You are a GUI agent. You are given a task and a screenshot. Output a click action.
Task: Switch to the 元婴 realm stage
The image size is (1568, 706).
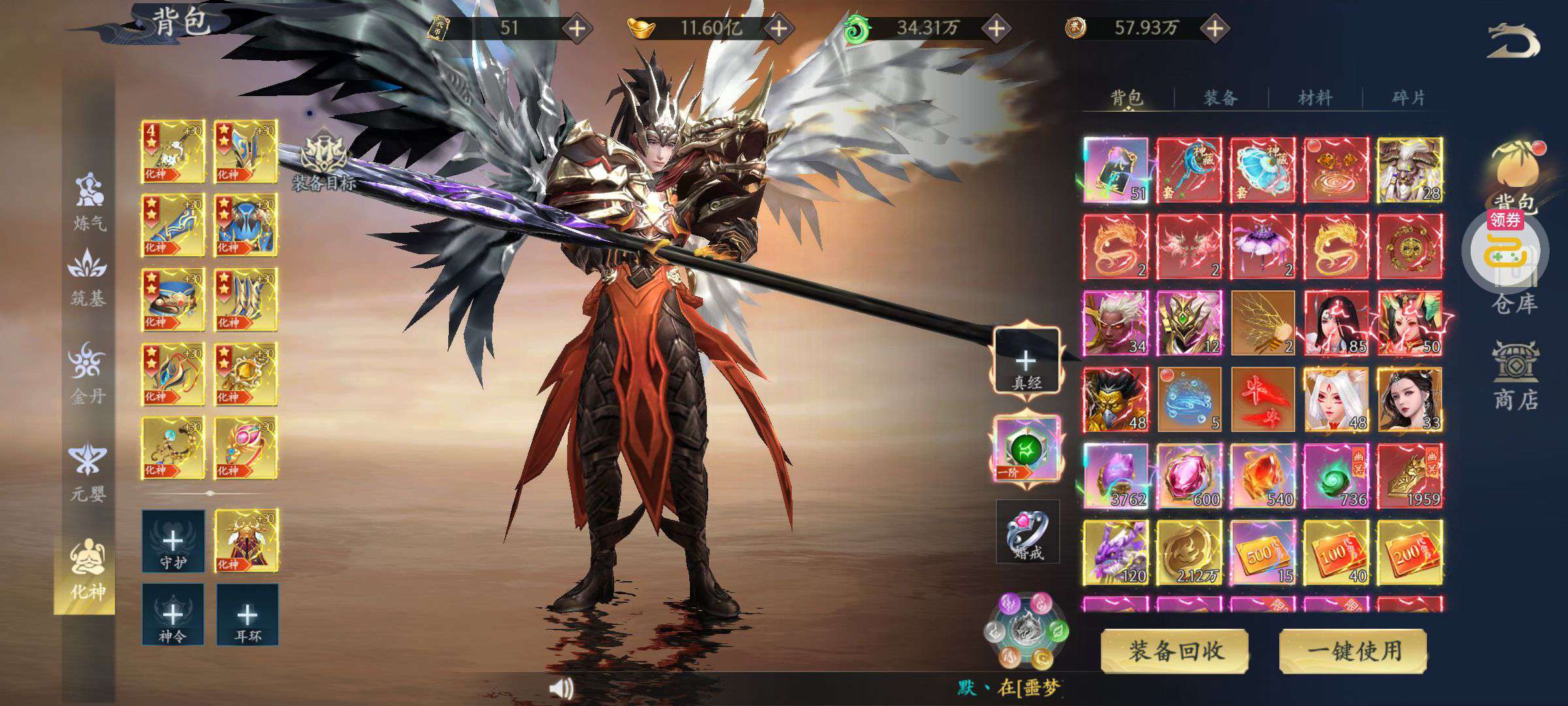point(88,472)
